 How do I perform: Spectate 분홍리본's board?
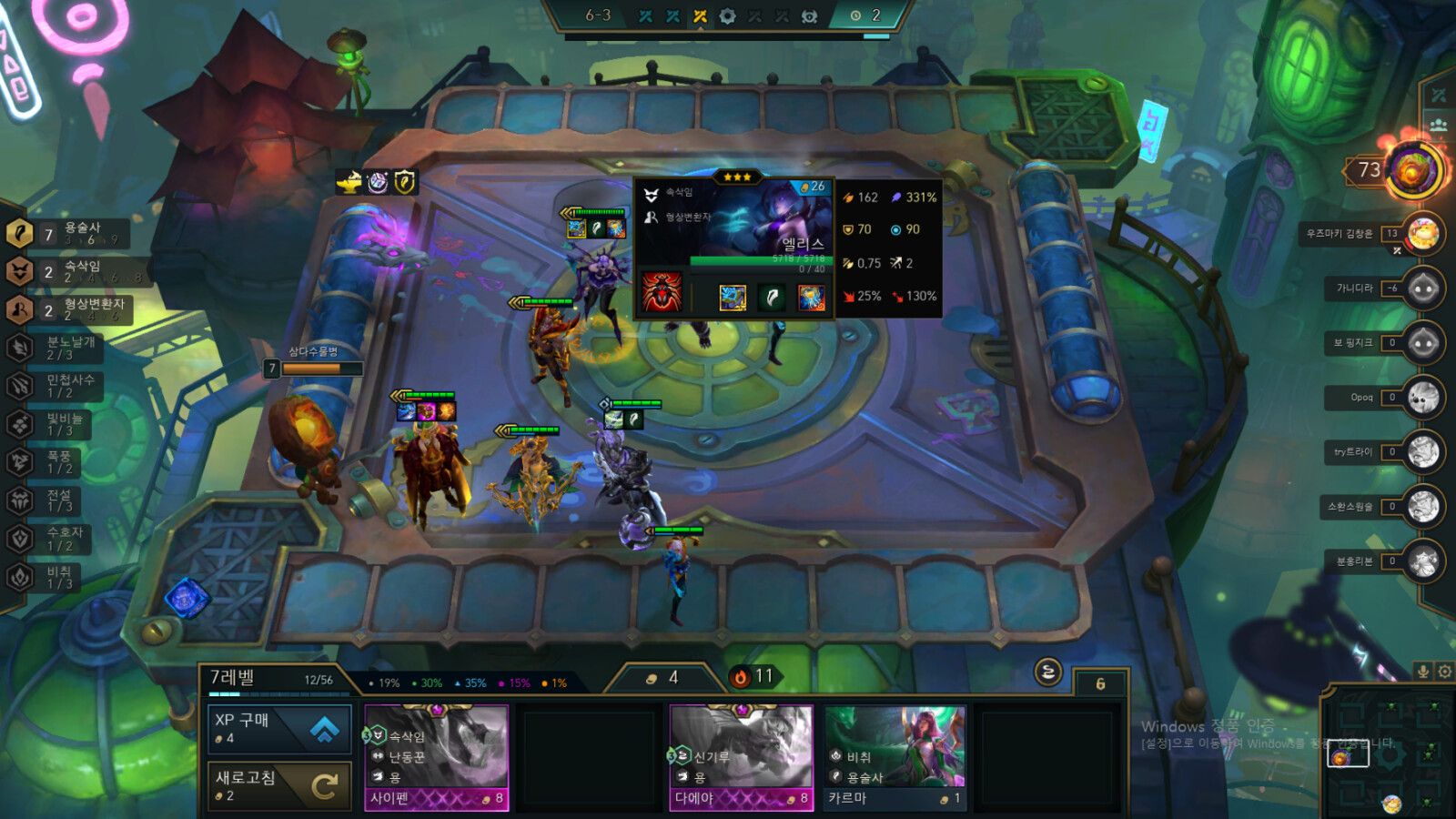click(1422, 561)
